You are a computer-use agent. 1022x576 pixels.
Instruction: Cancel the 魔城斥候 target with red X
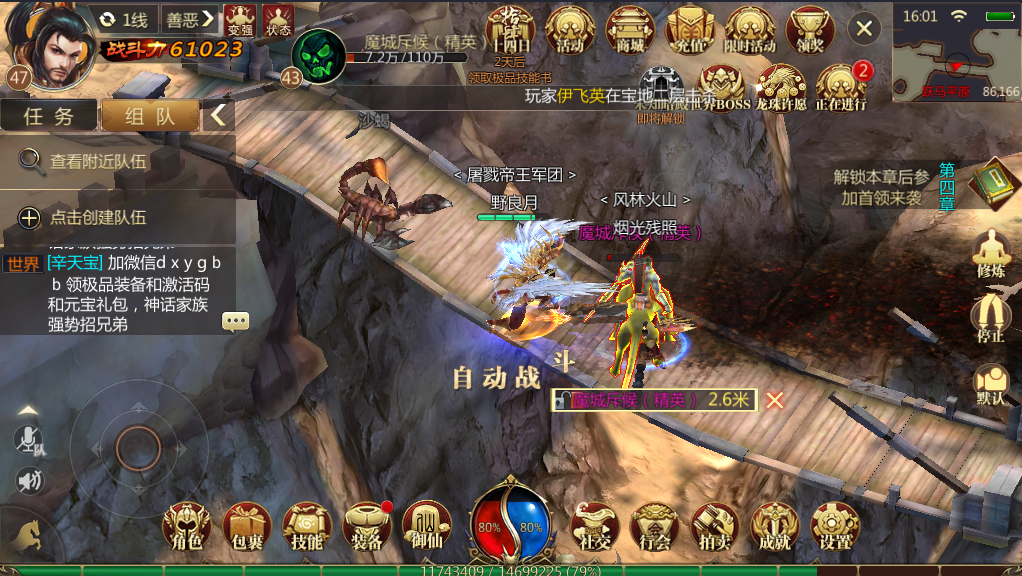click(x=775, y=400)
